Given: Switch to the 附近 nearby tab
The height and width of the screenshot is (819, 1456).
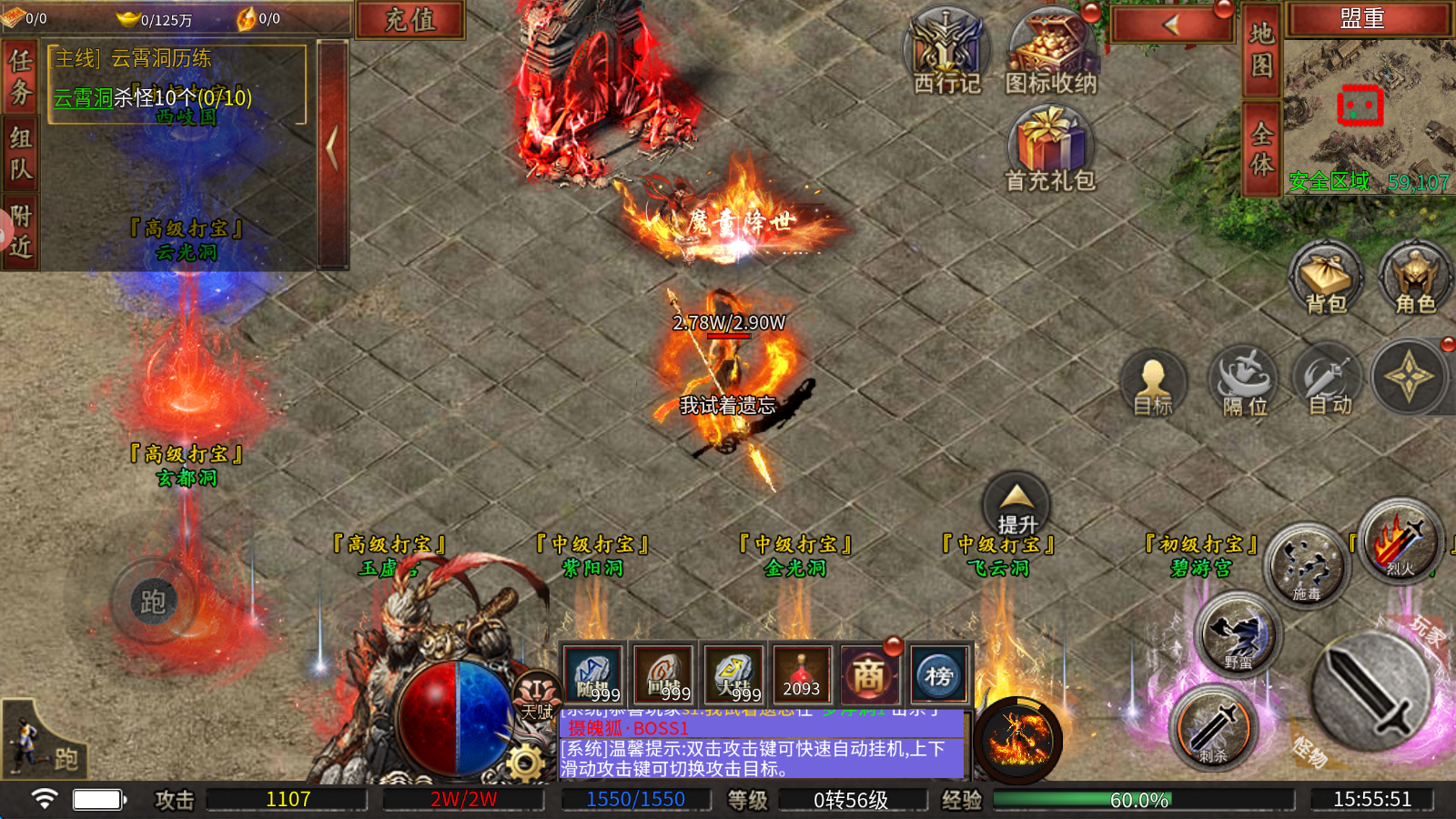Looking at the screenshot, I should 20,230.
